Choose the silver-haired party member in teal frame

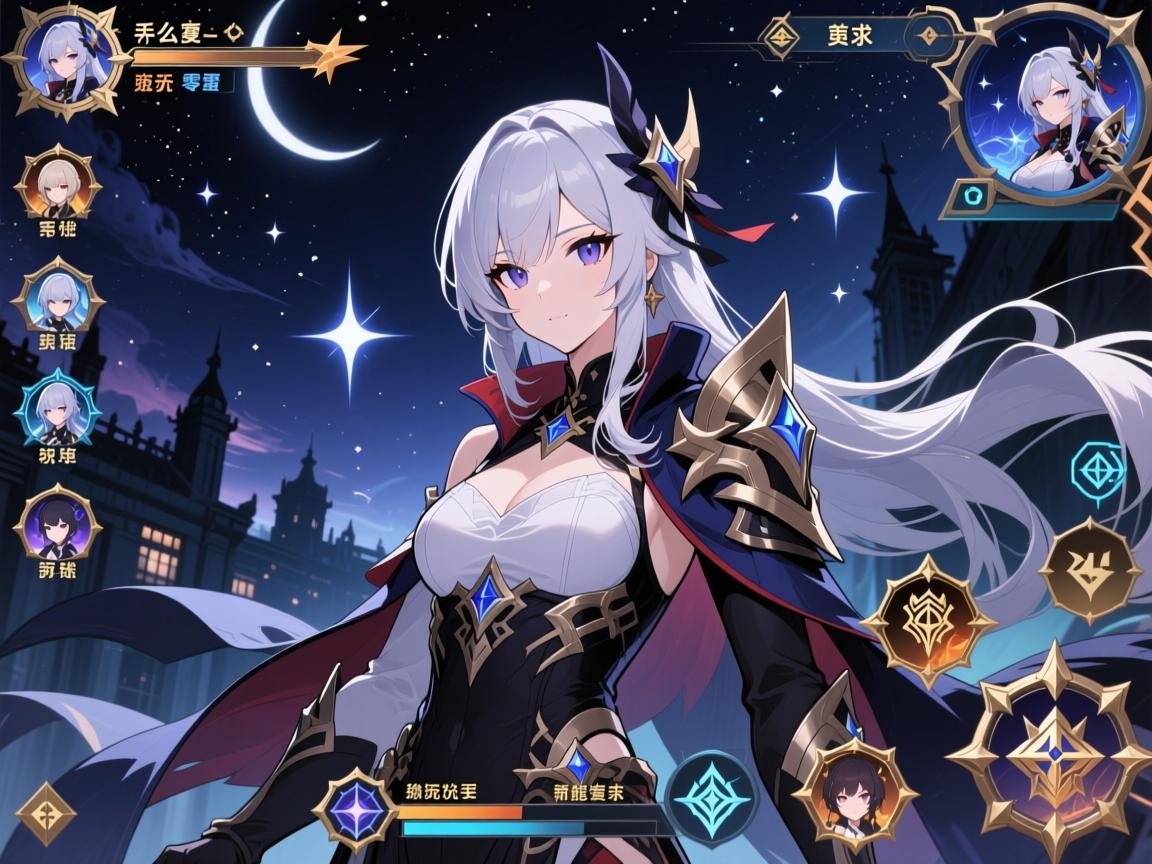58,410
